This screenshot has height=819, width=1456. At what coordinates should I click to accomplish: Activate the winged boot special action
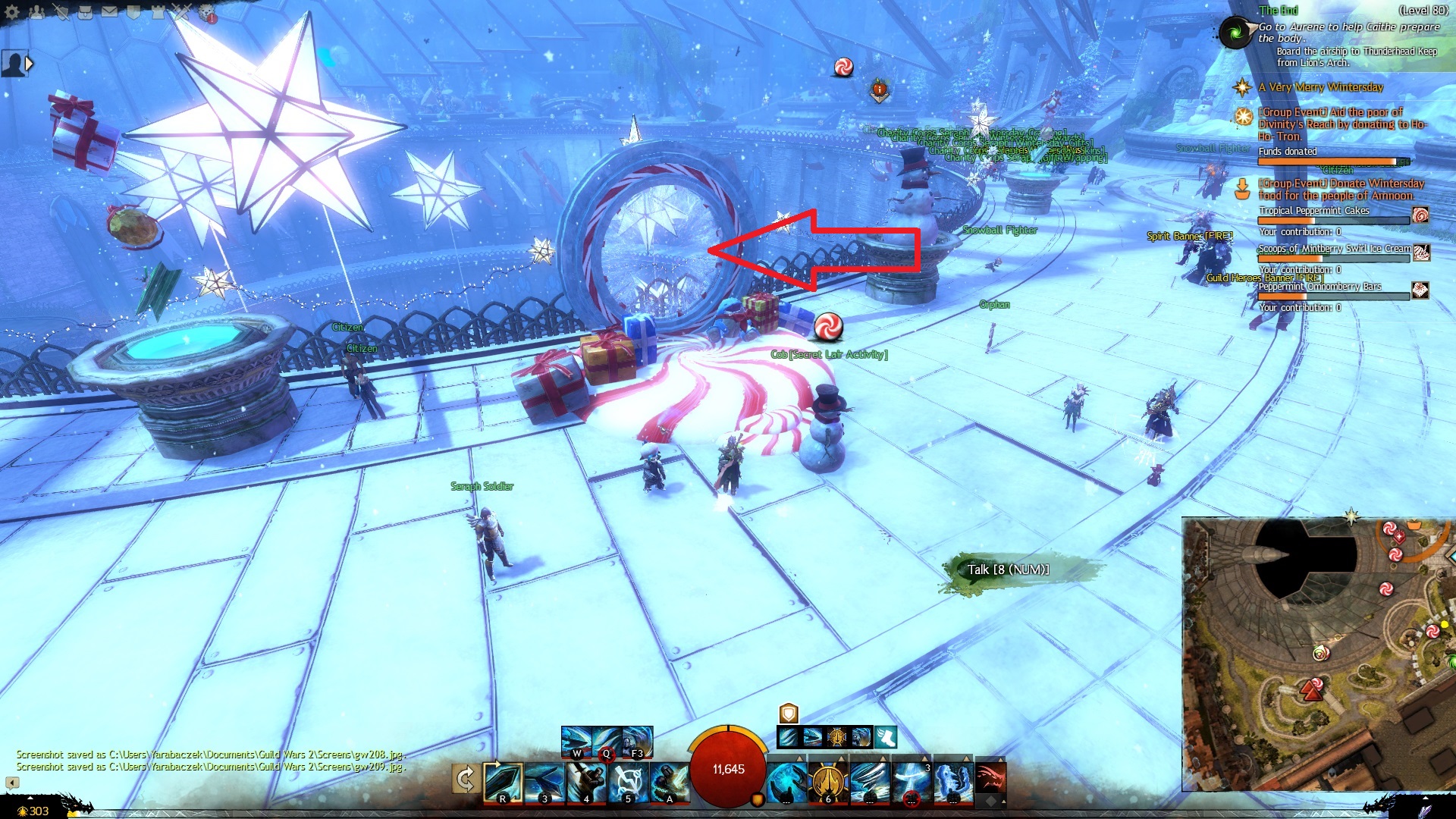click(x=885, y=737)
